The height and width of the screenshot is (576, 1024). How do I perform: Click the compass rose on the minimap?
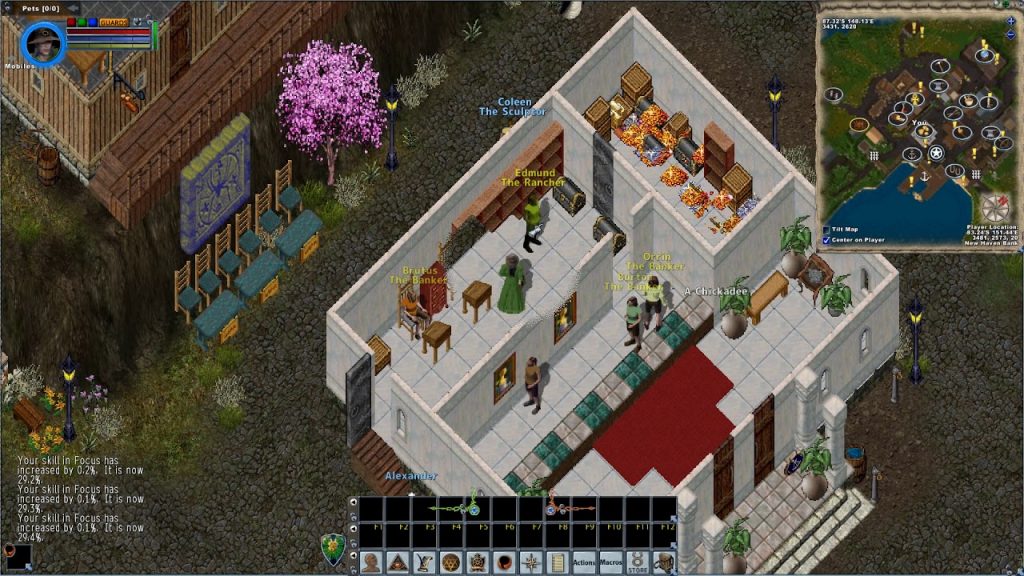[x=995, y=208]
